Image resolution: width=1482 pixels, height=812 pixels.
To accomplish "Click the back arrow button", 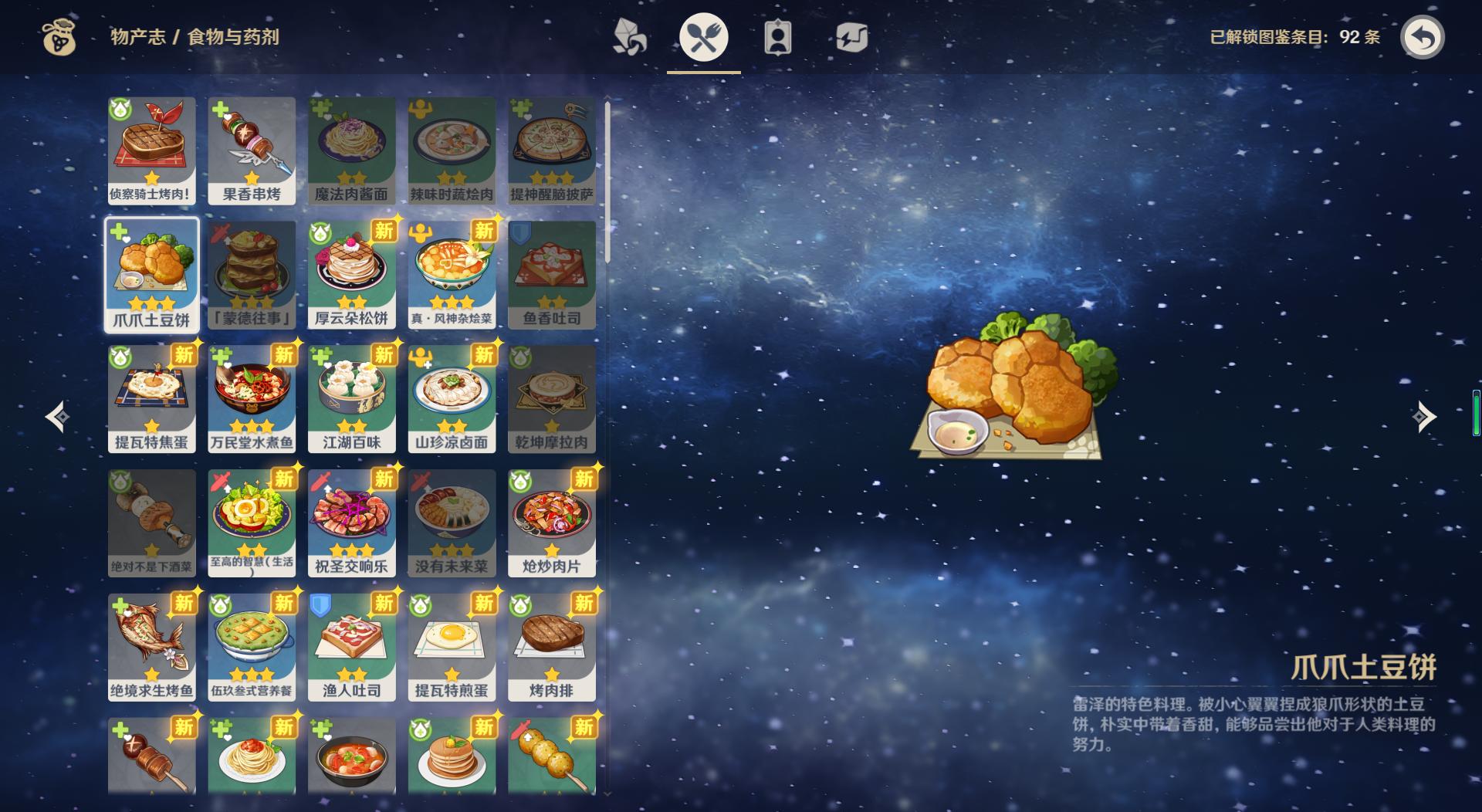I will point(1422,37).
